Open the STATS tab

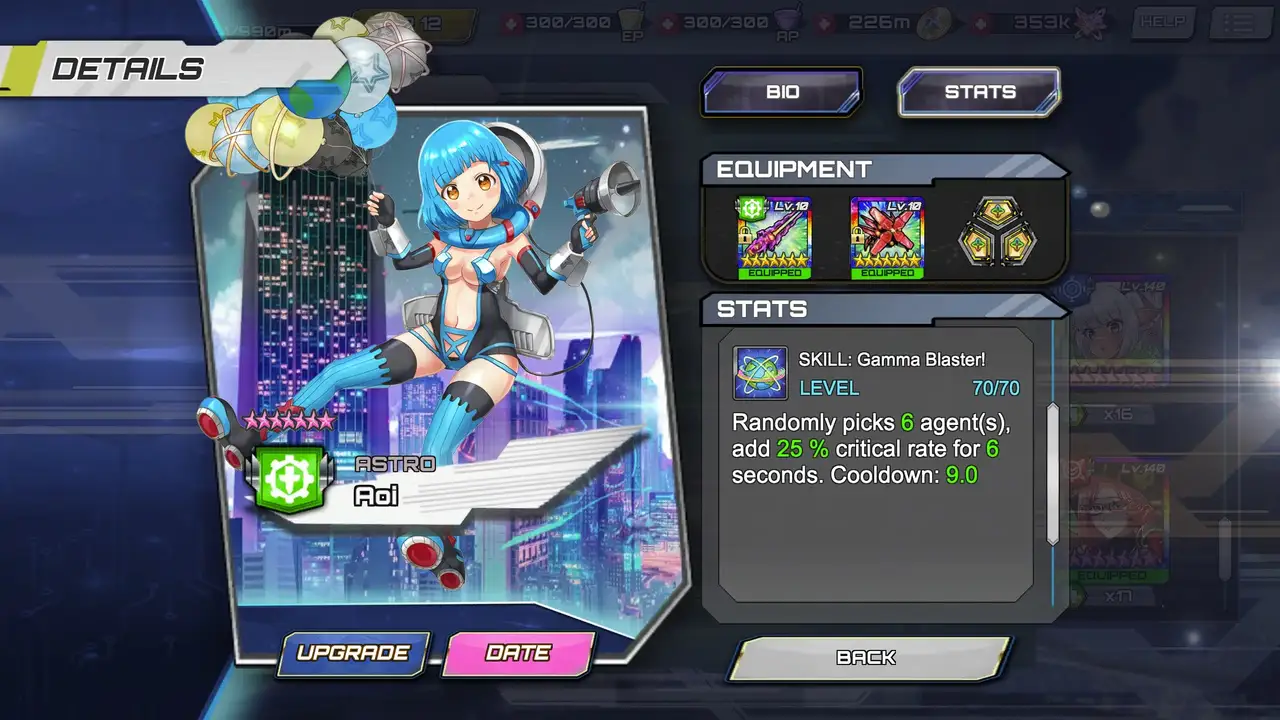tap(979, 92)
